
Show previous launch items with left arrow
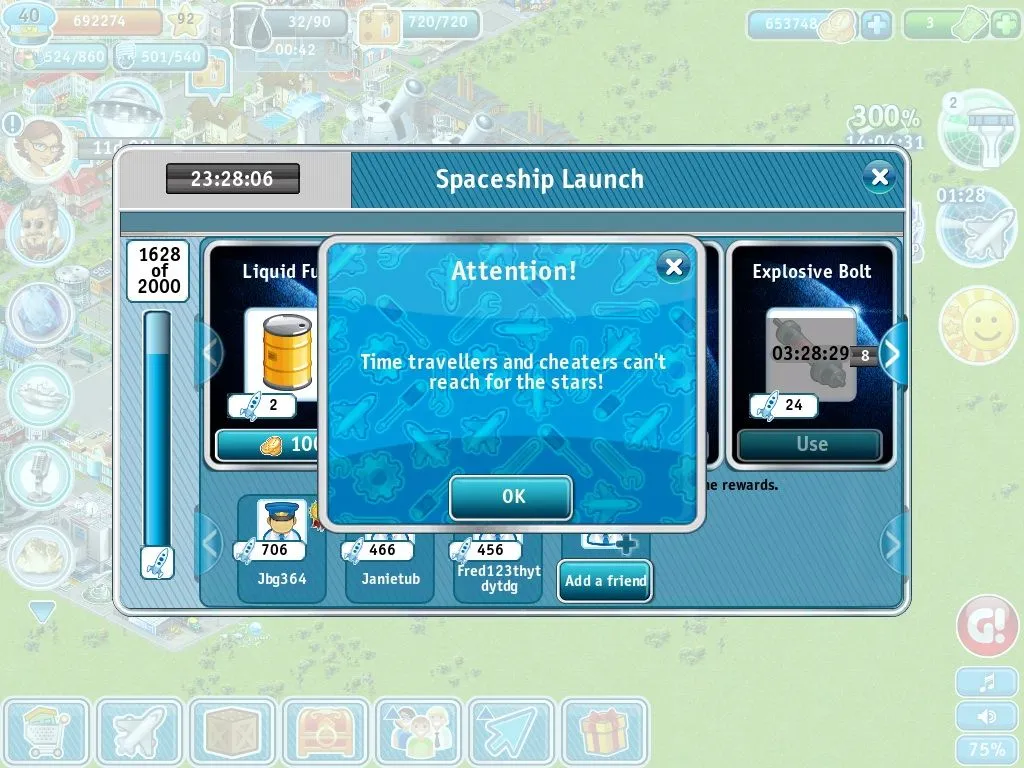pos(210,353)
